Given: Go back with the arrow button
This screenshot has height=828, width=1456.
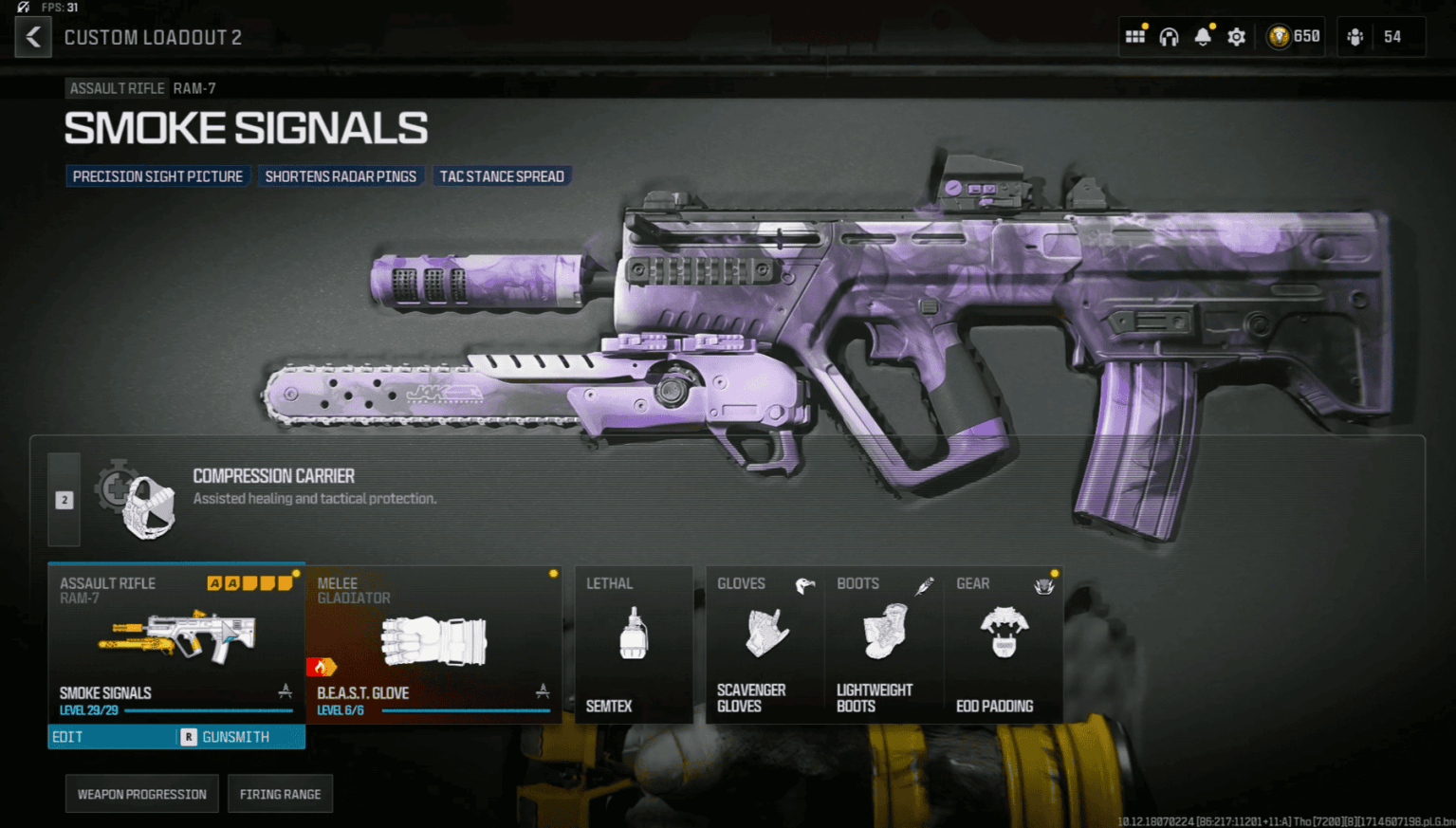Looking at the screenshot, I should (33, 37).
